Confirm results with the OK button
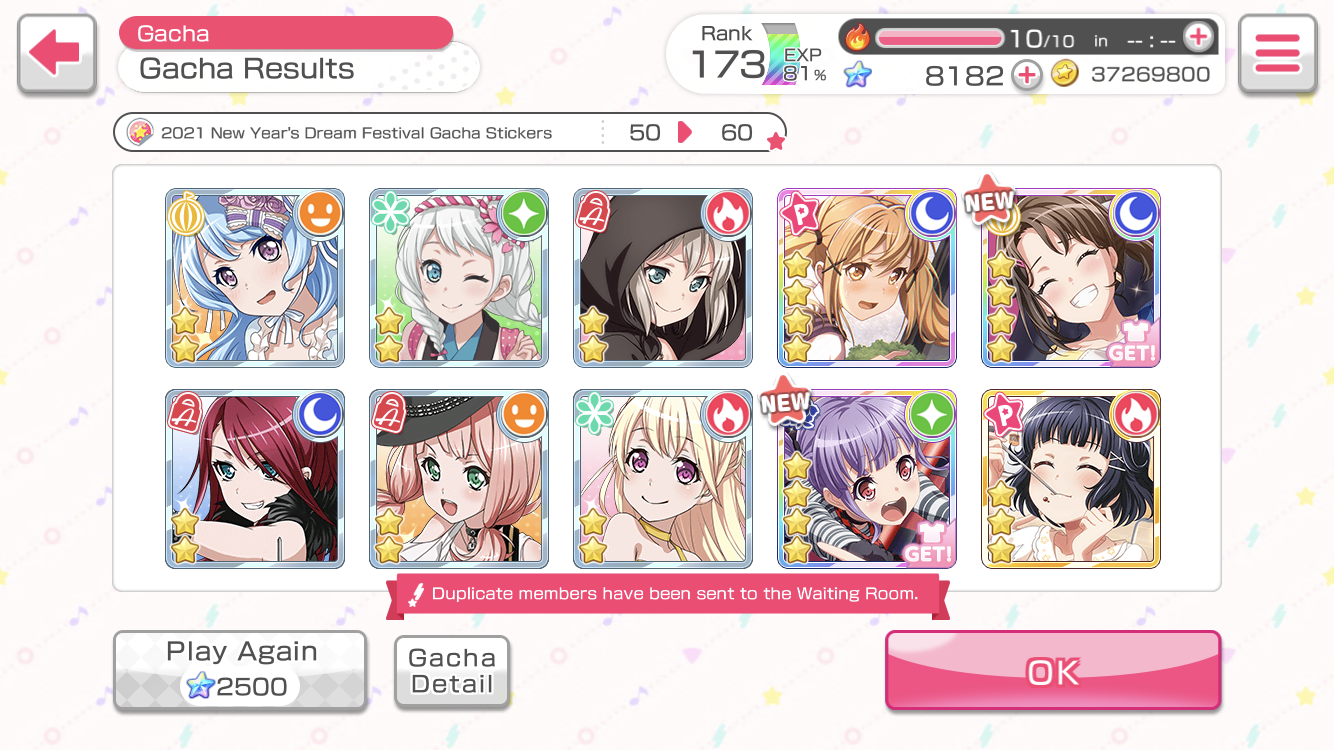Image resolution: width=1334 pixels, height=750 pixels. point(1053,671)
